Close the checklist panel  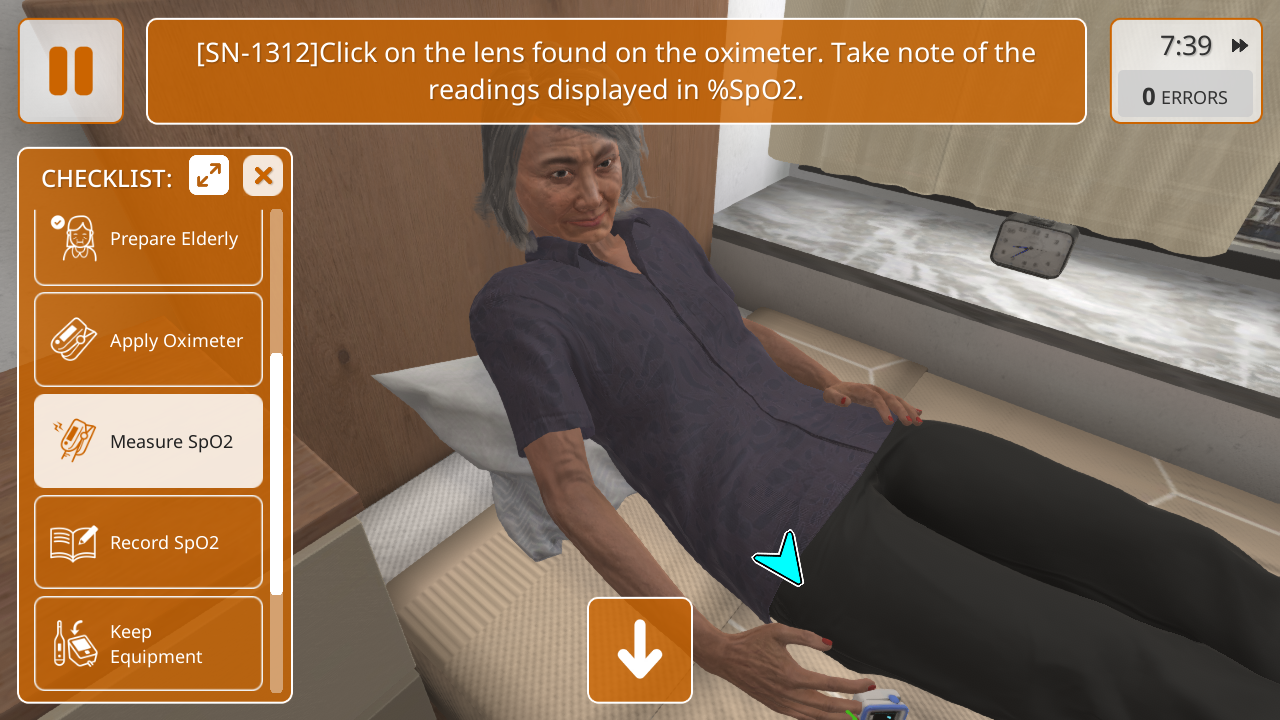pos(263,176)
